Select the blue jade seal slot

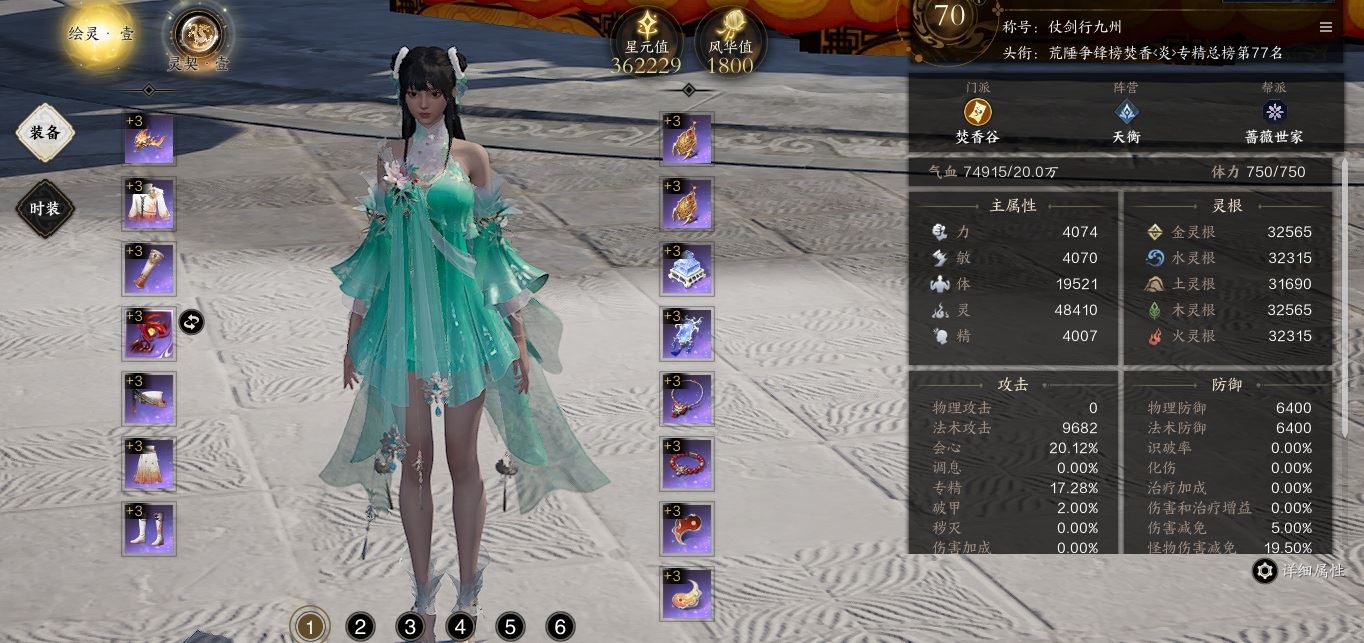click(687, 269)
